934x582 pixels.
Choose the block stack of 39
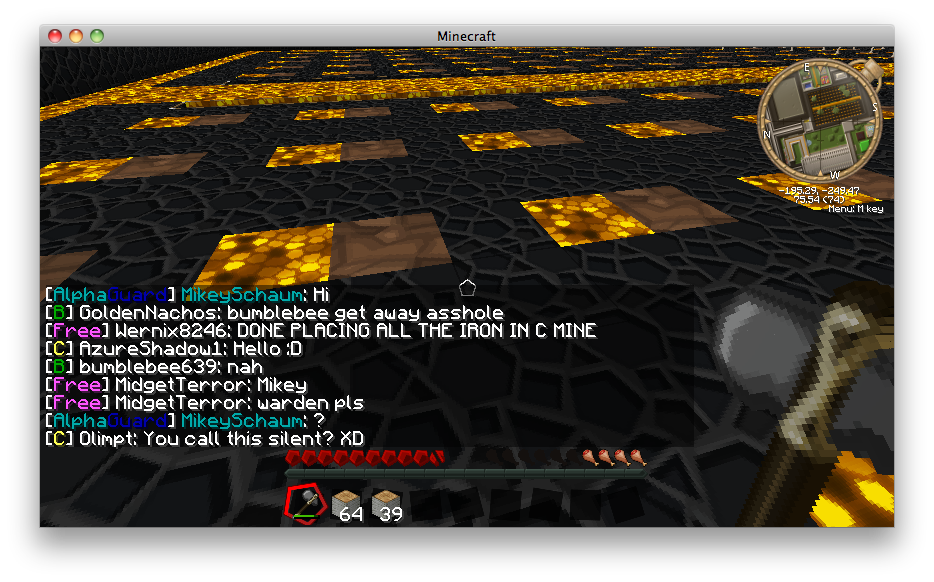[x=387, y=504]
